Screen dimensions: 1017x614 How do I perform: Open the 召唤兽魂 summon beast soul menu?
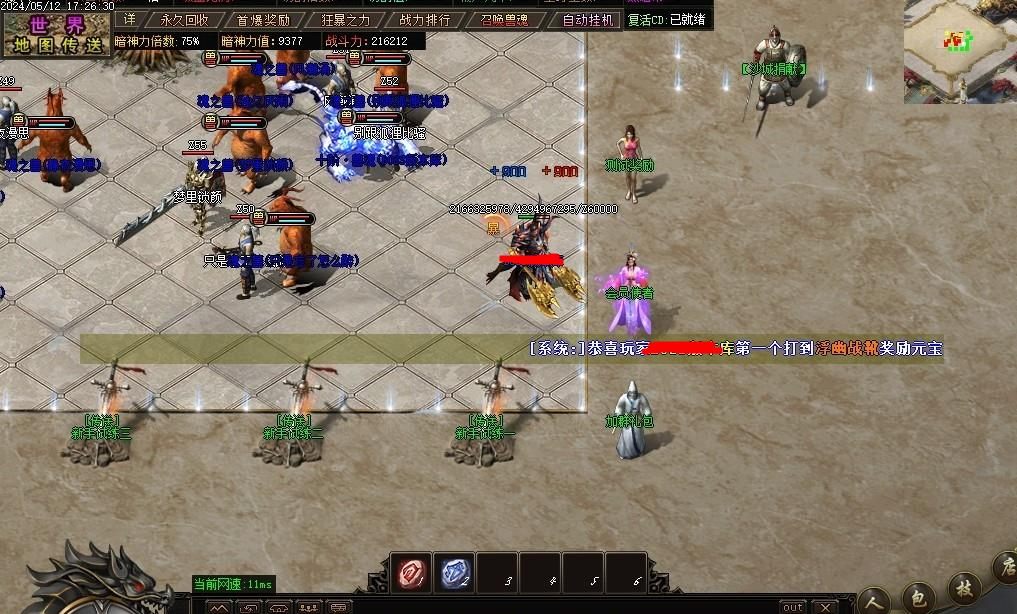coord(504,19)
